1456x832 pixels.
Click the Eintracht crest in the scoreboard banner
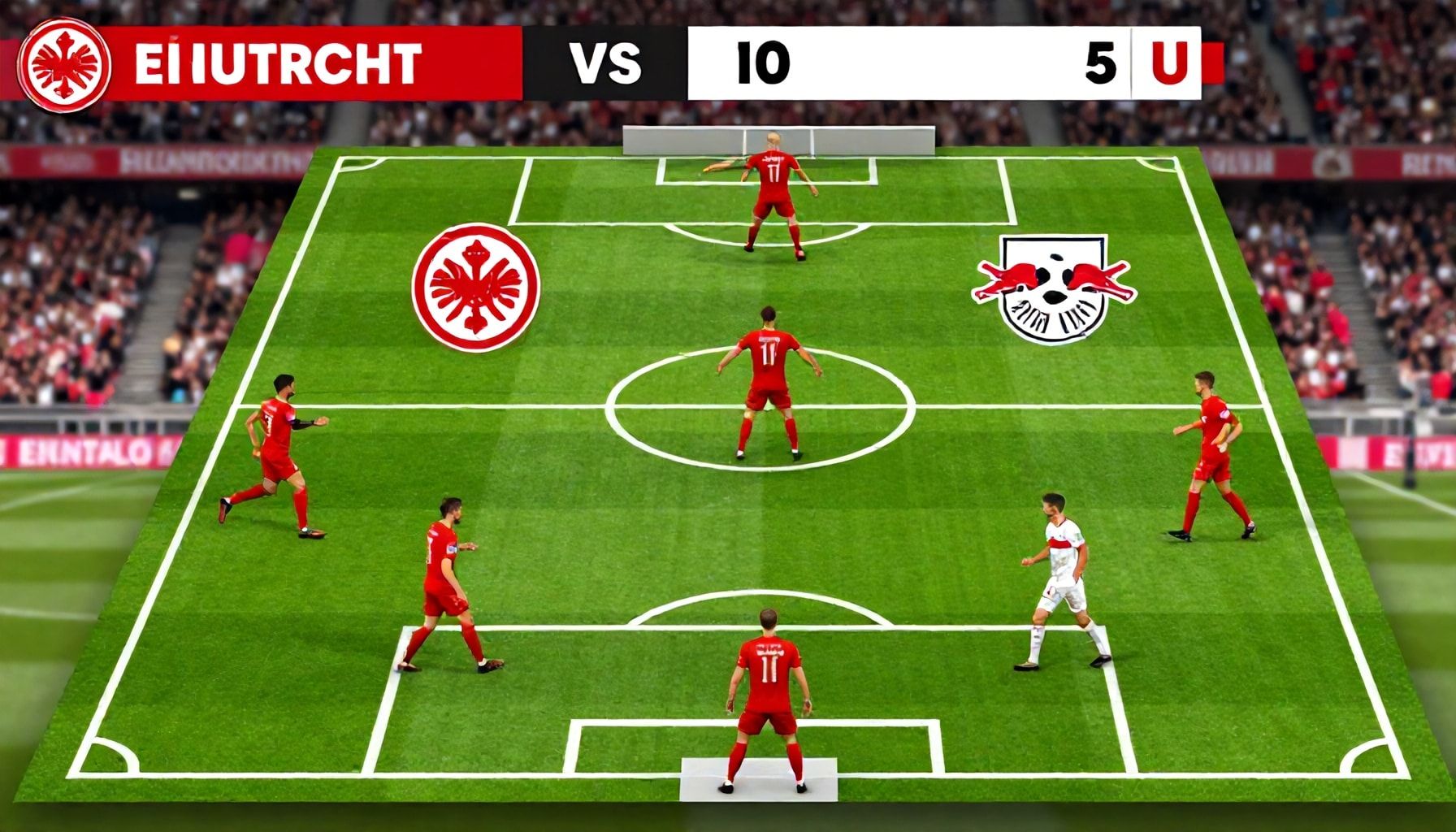(x=64, y=65)
